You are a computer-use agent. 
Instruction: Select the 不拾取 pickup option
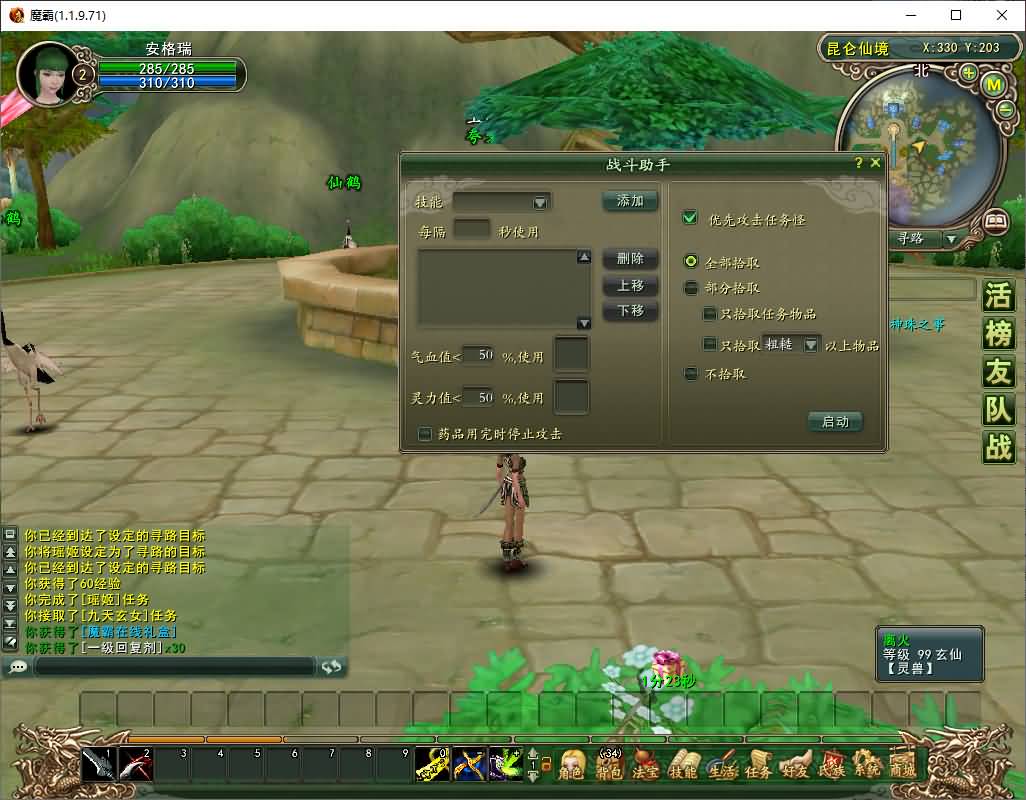coord(690,374)
